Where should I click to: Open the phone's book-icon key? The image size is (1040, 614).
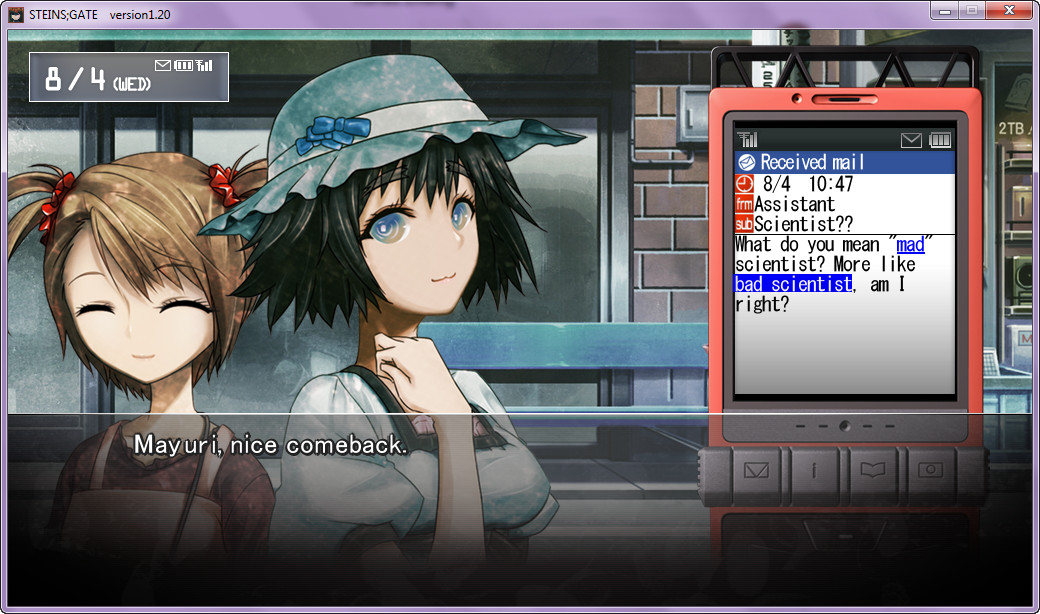[x=873, y=470]
